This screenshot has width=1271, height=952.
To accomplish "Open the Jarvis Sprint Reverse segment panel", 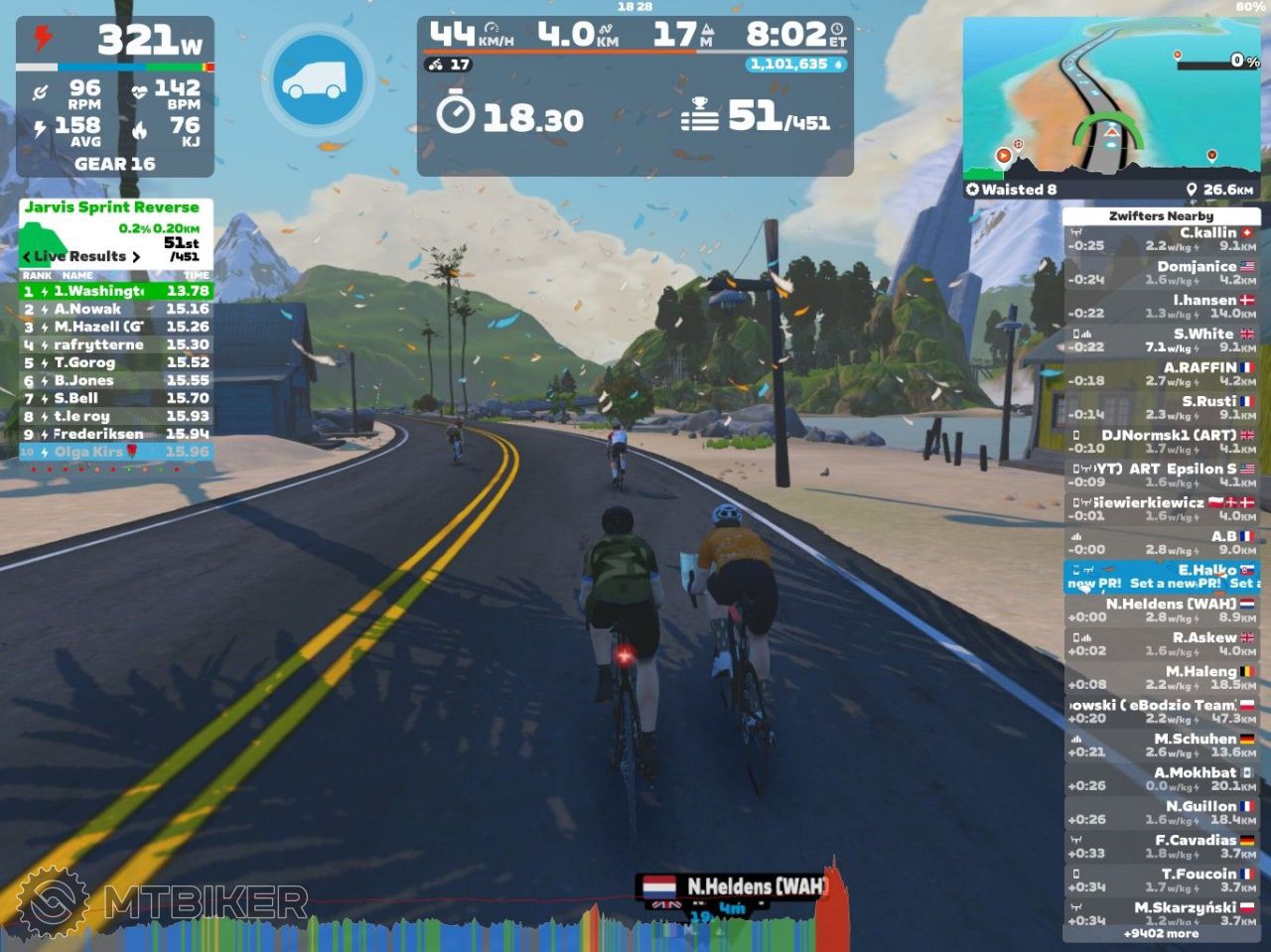I will (111, 207).
